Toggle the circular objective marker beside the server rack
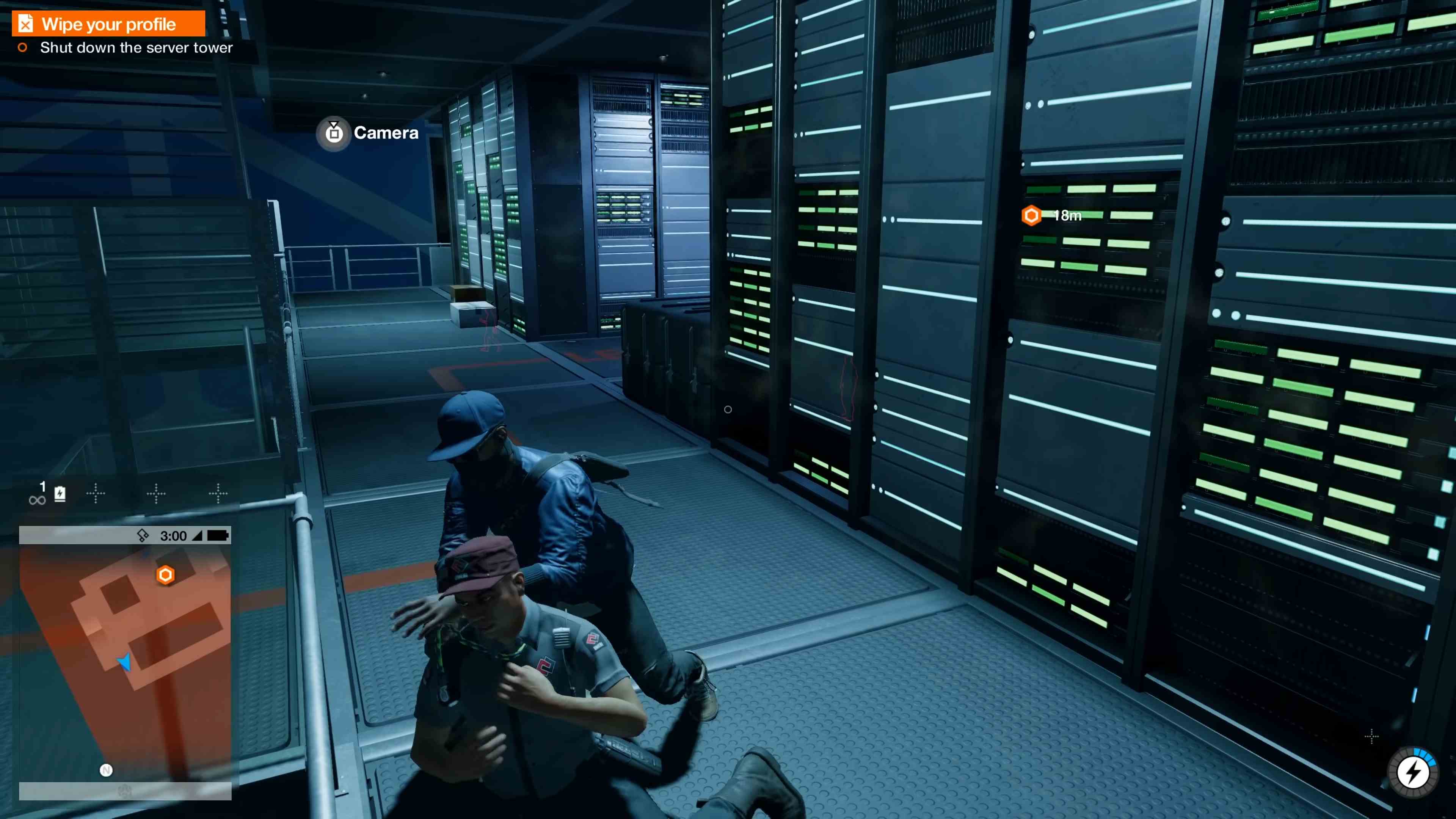This screenshot has width=1456, height=819. pyautogui.click(x=728, y=409)
